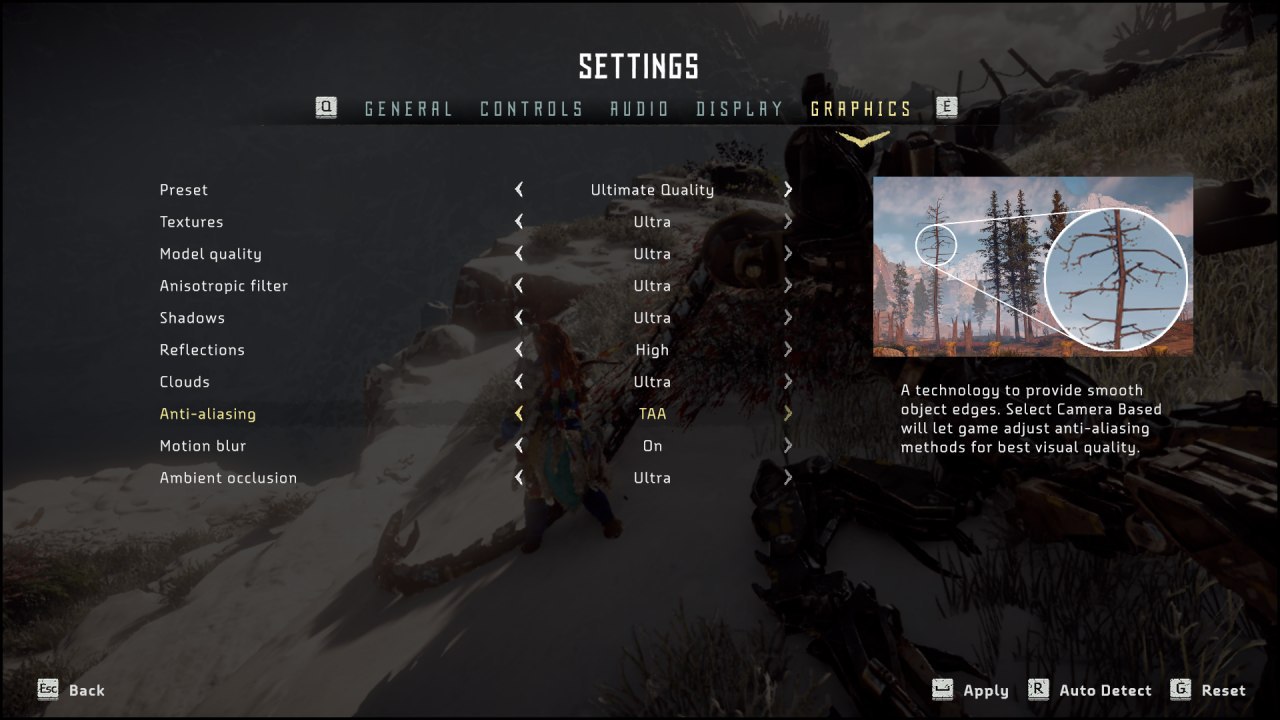This screenshot has width=1280, height=720.
Task: Click the Graphics tab heading
Action: pos(861,109)
